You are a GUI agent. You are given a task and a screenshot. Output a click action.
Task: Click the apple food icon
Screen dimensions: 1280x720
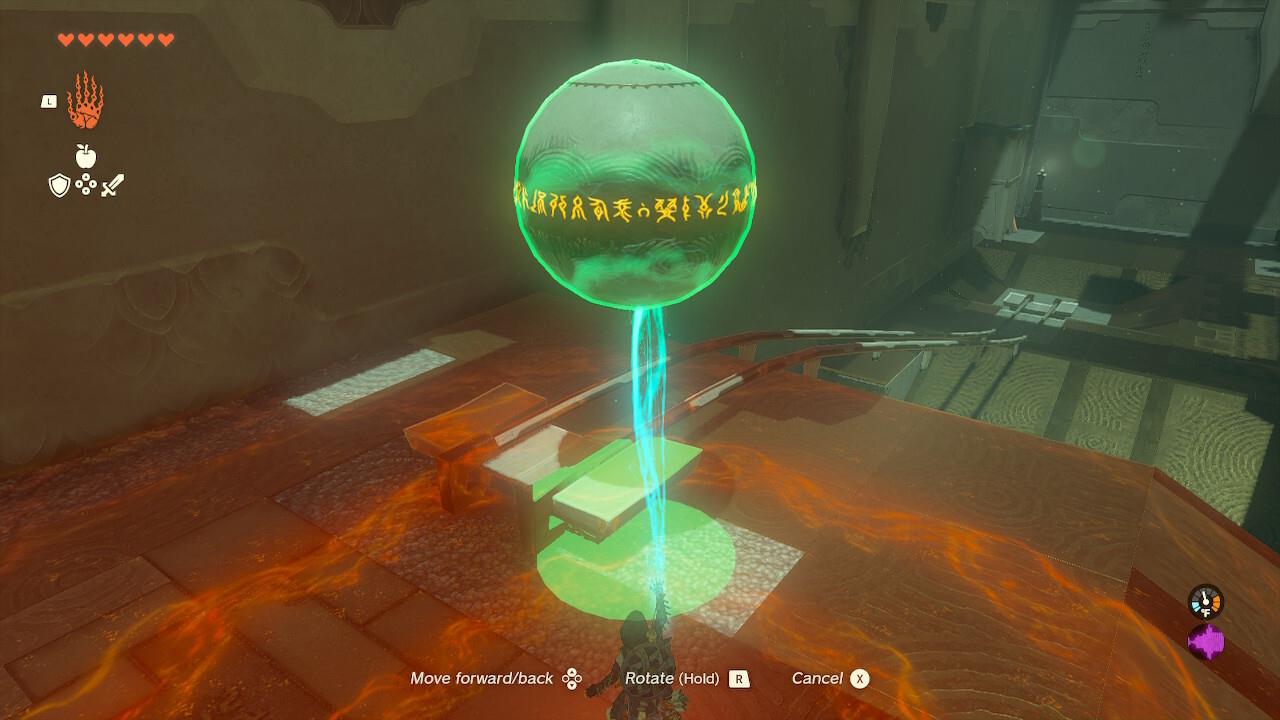pos(85,154)
